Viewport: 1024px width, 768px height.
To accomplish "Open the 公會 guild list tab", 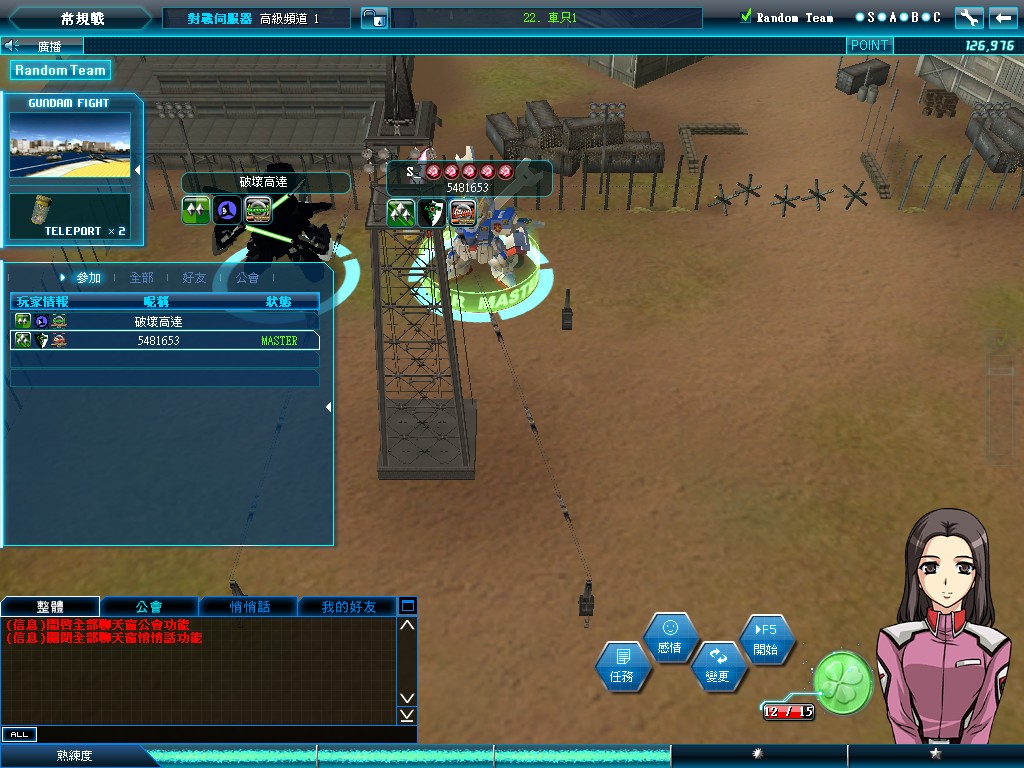I will (247, 278).
